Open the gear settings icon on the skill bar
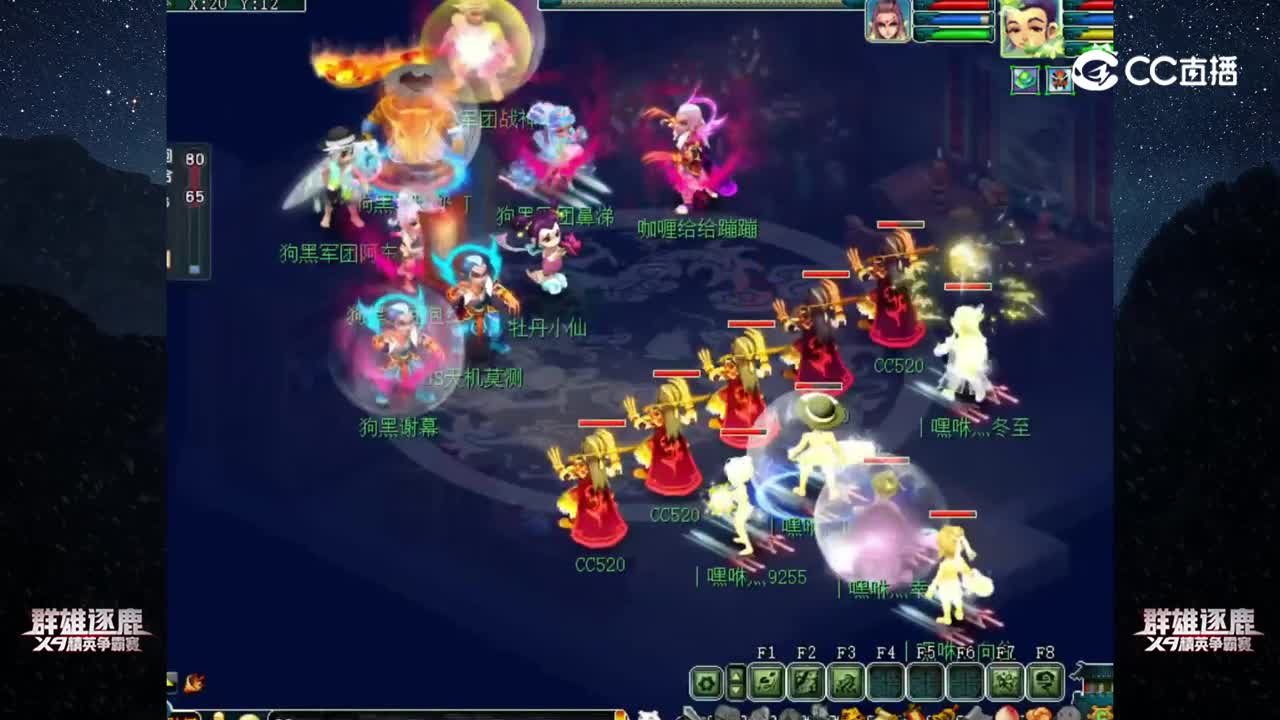The image size is (1280, 720). tap(705, 682)
